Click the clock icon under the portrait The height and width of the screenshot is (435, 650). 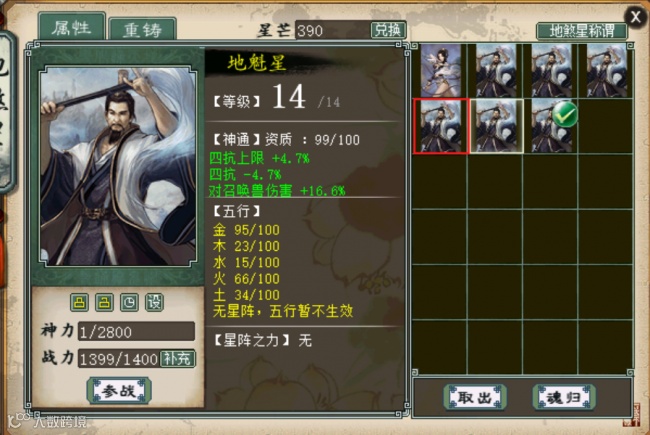coord(129,302)
